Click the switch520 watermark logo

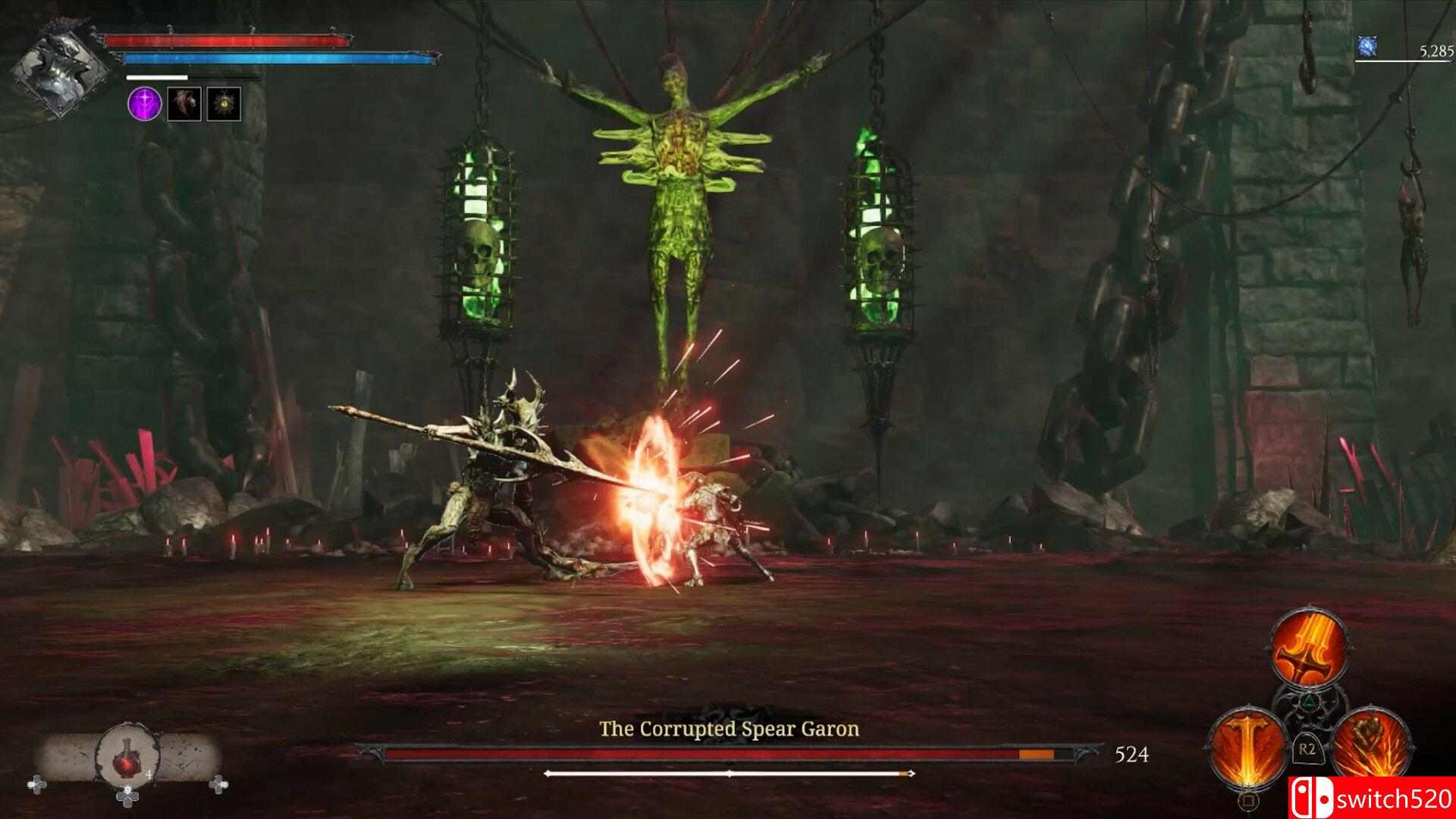tap(1371, 798)
